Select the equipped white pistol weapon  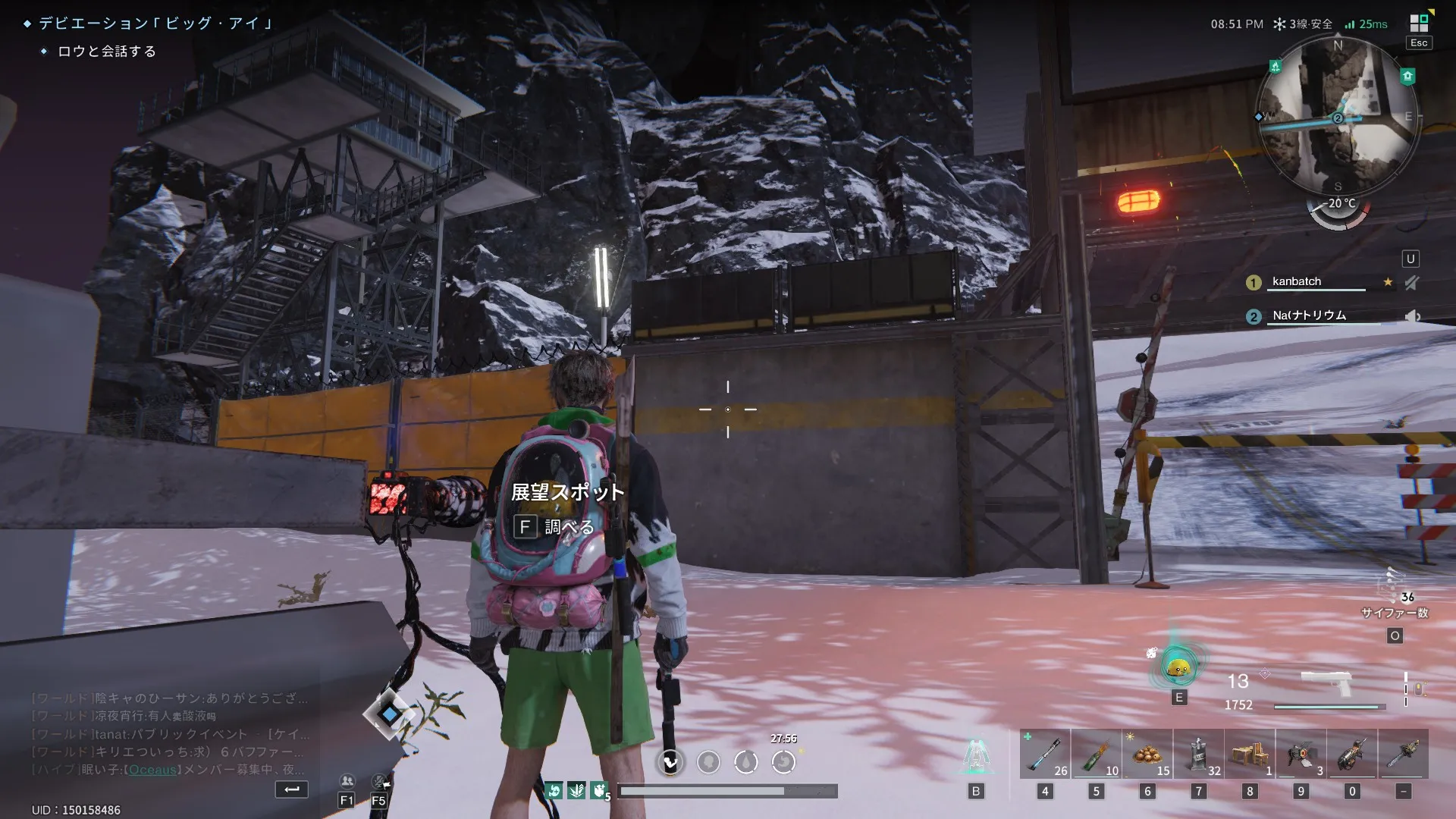tap(1326, 682)
